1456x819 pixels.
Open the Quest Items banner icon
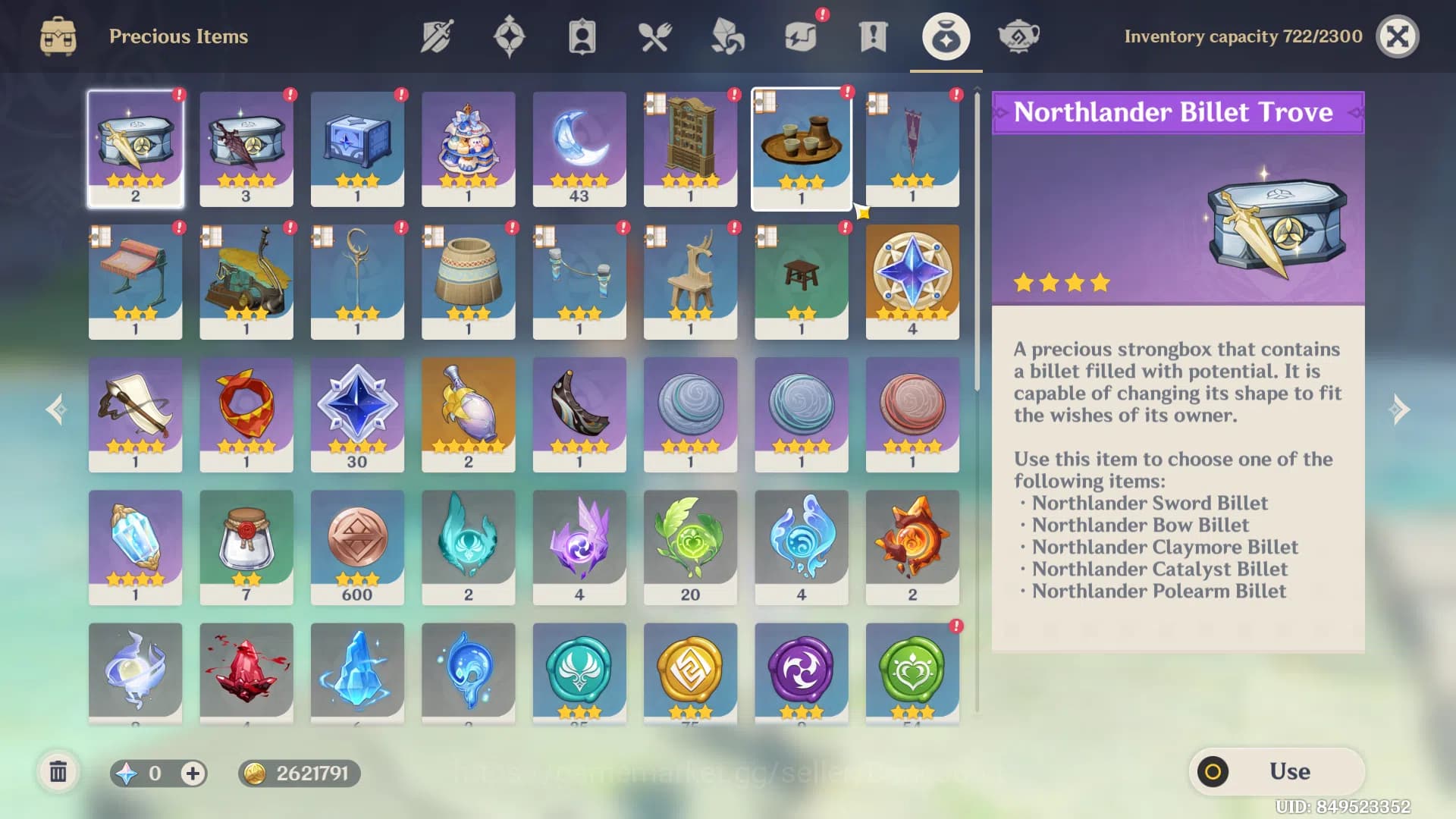(x=872, y=36)
